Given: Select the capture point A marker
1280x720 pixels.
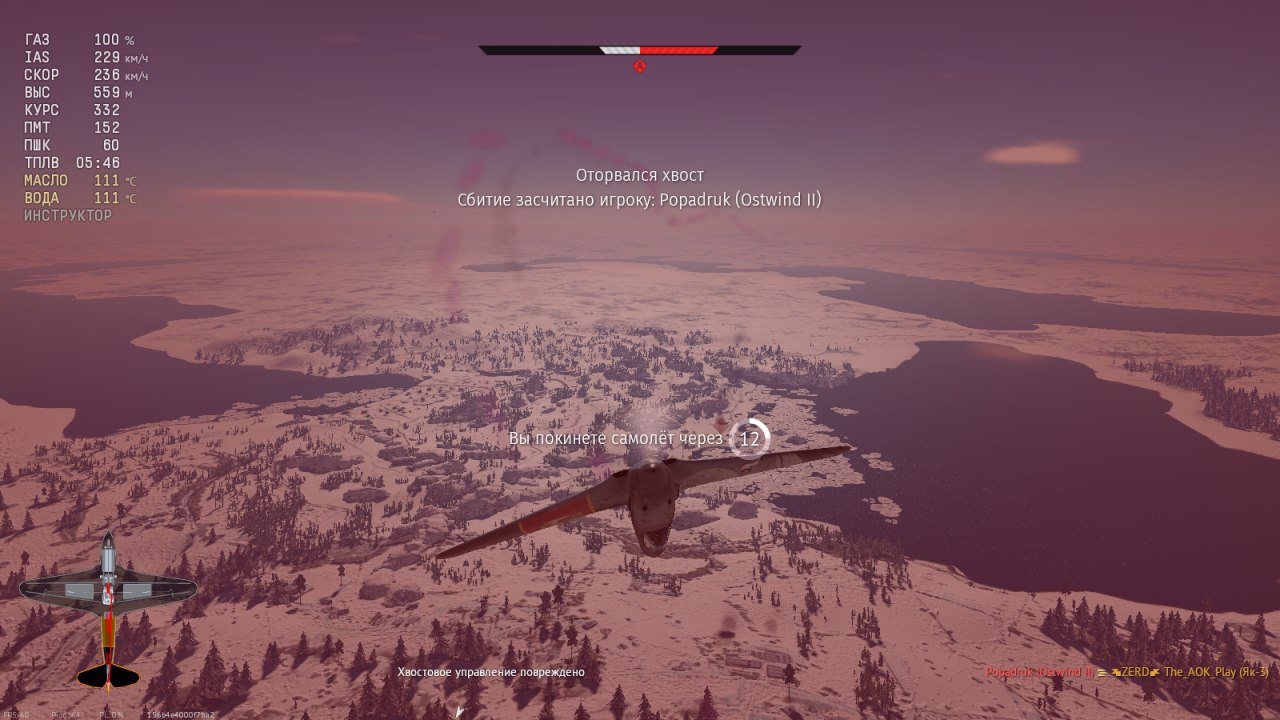Looking at the screenshot, I should [x=640, y=67].
